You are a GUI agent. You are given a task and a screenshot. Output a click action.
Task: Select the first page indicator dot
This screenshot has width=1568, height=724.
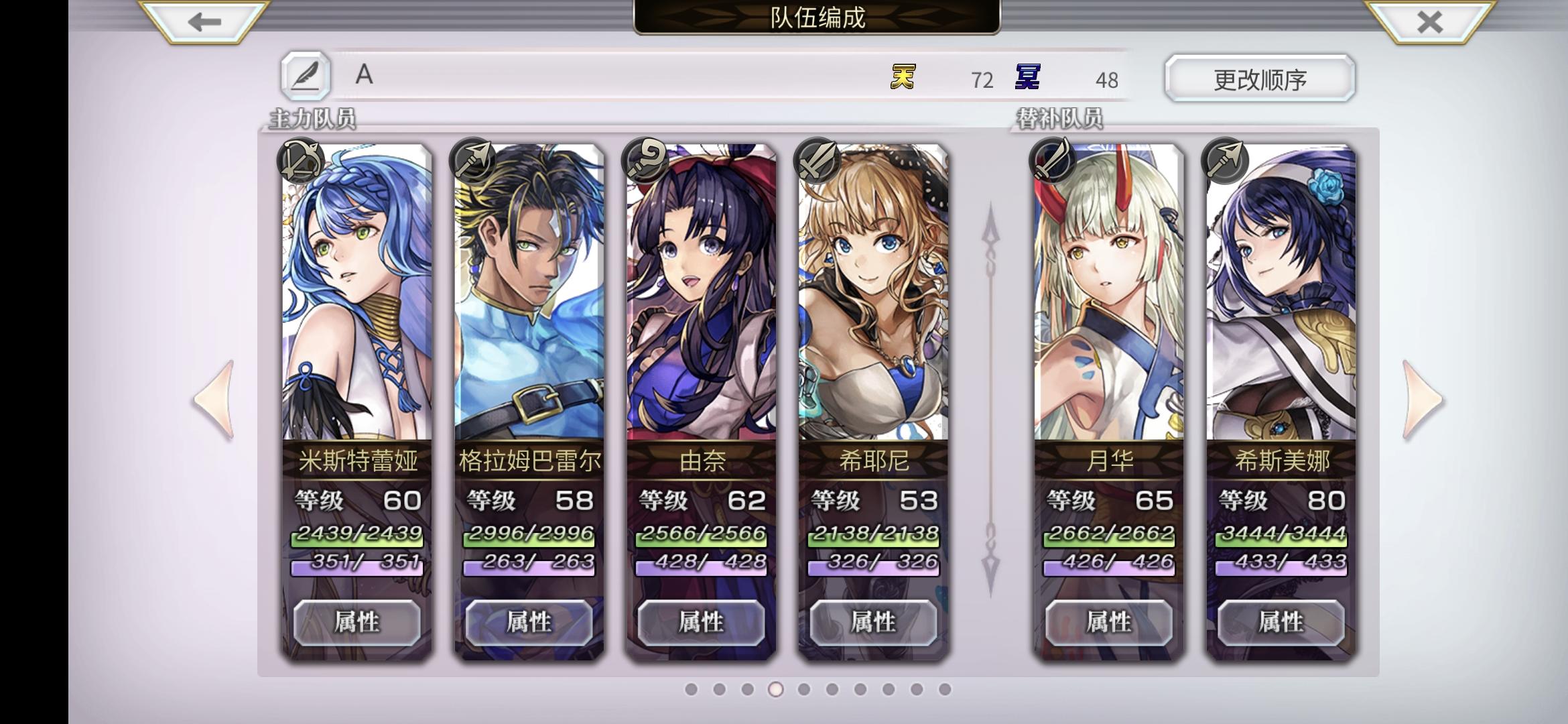(692, 688)
